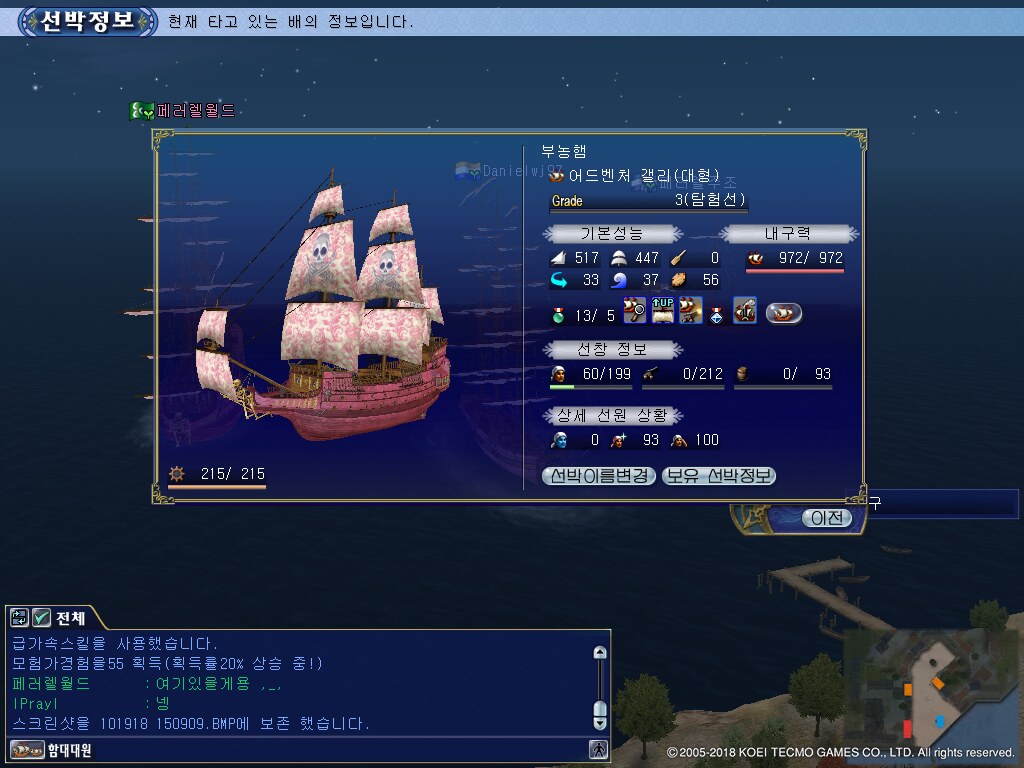Click the sail UP skill icon

pos(663,311)
